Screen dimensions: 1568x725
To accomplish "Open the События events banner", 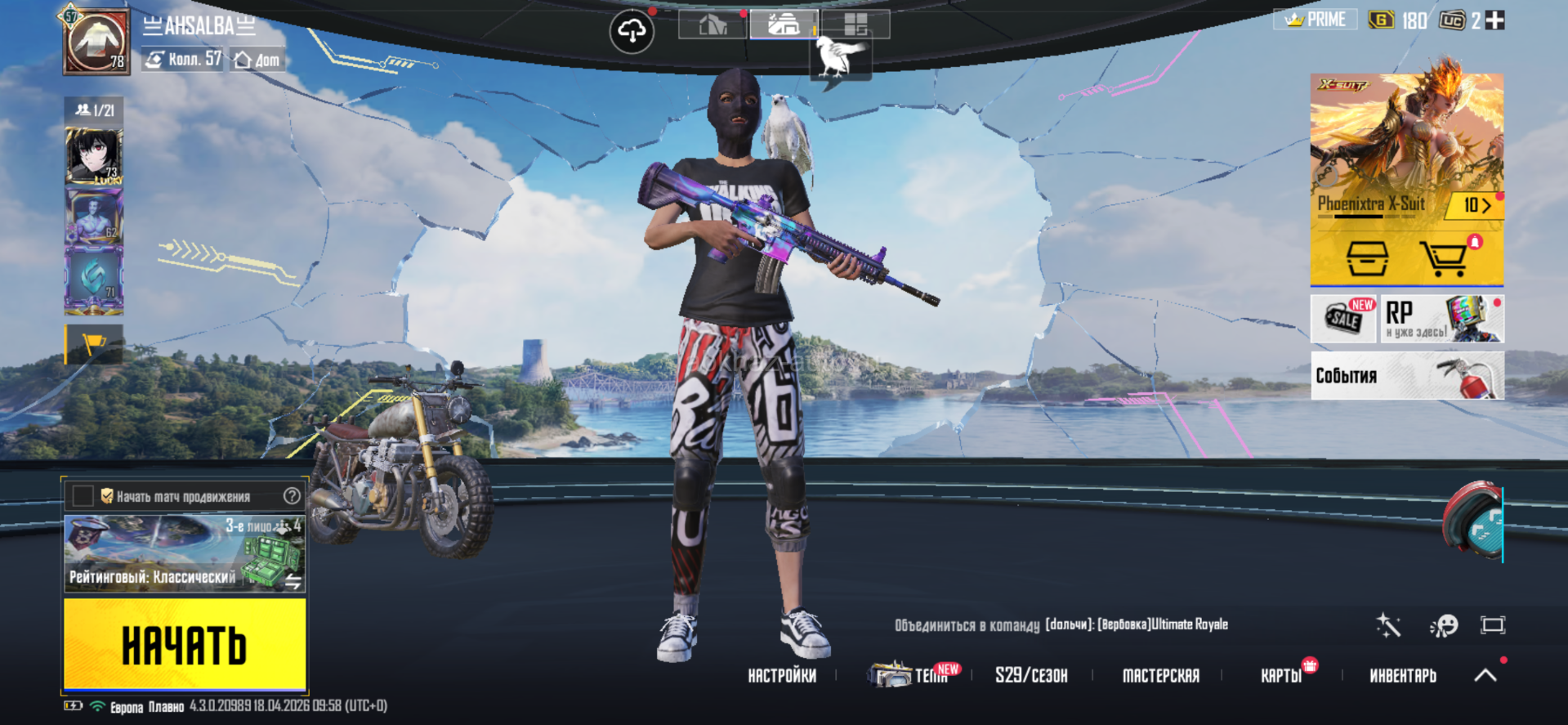I will 1407,376.
